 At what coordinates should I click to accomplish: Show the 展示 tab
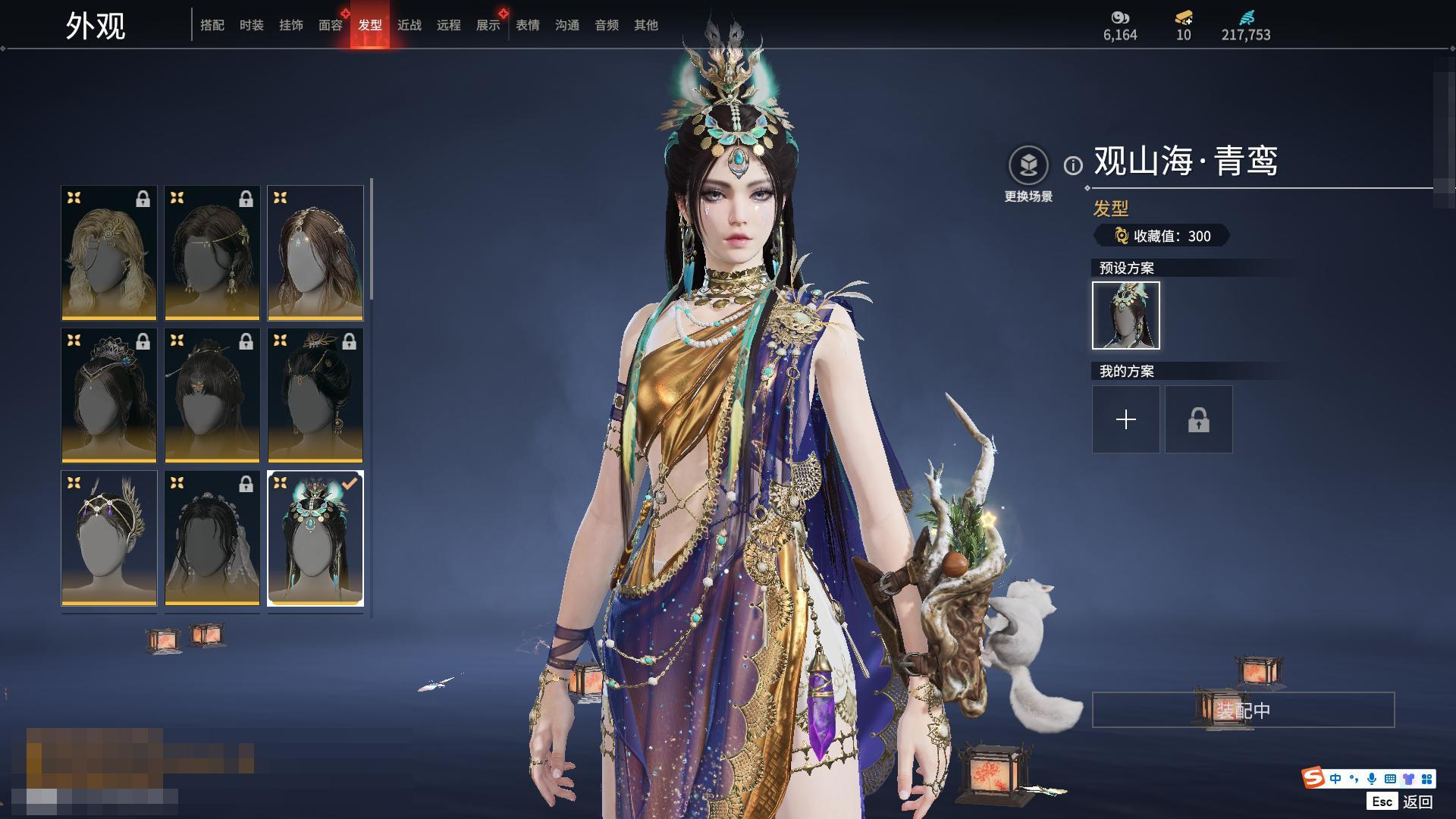pyautogui.click(x=488, y=25)
